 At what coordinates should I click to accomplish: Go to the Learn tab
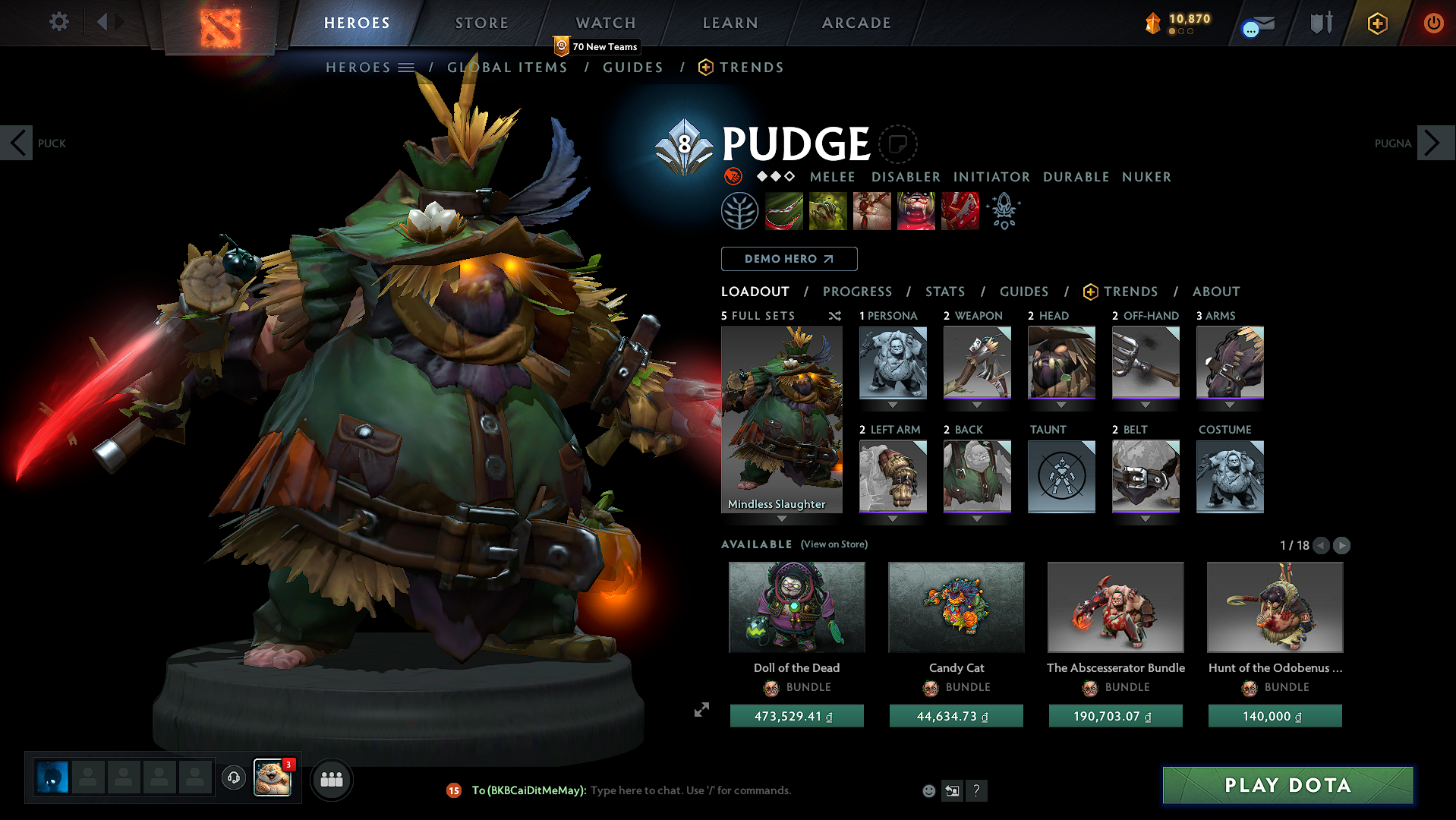(730, 23)
